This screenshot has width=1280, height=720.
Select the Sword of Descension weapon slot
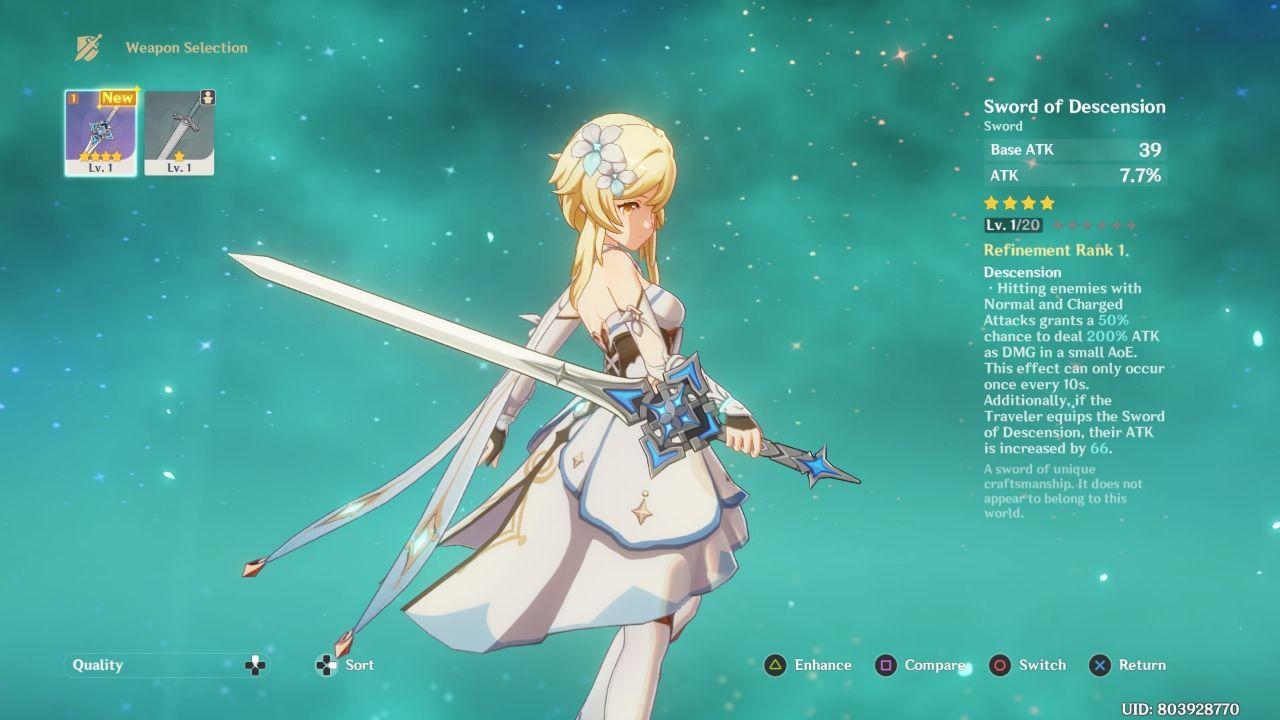101,132
